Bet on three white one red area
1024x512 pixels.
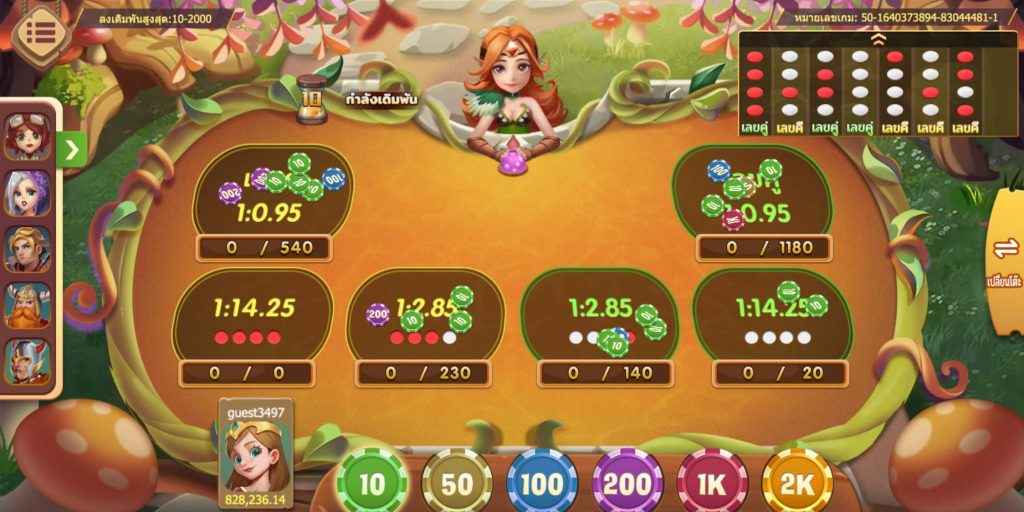tap(598, 320)
